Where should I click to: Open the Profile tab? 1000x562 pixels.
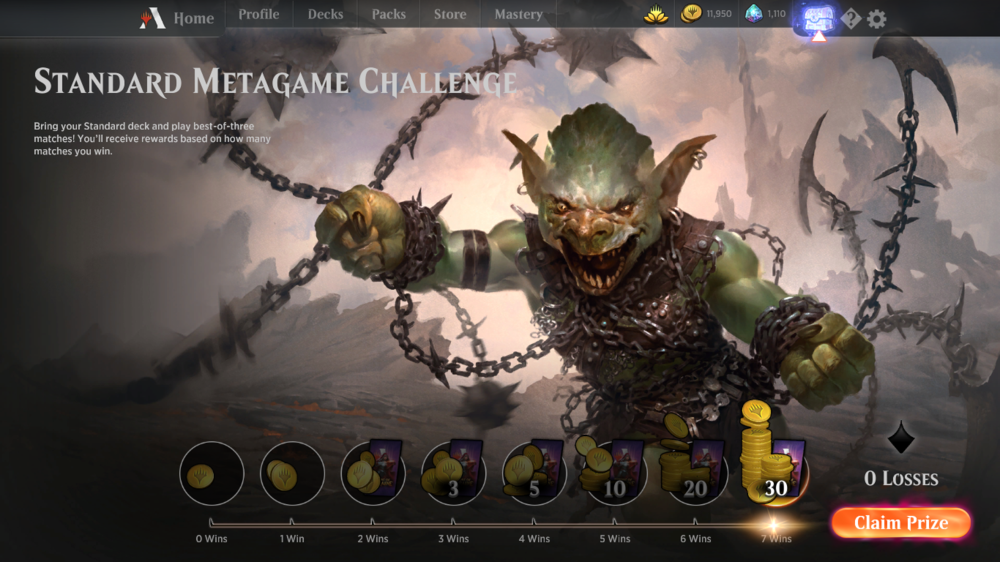[258, 15]
